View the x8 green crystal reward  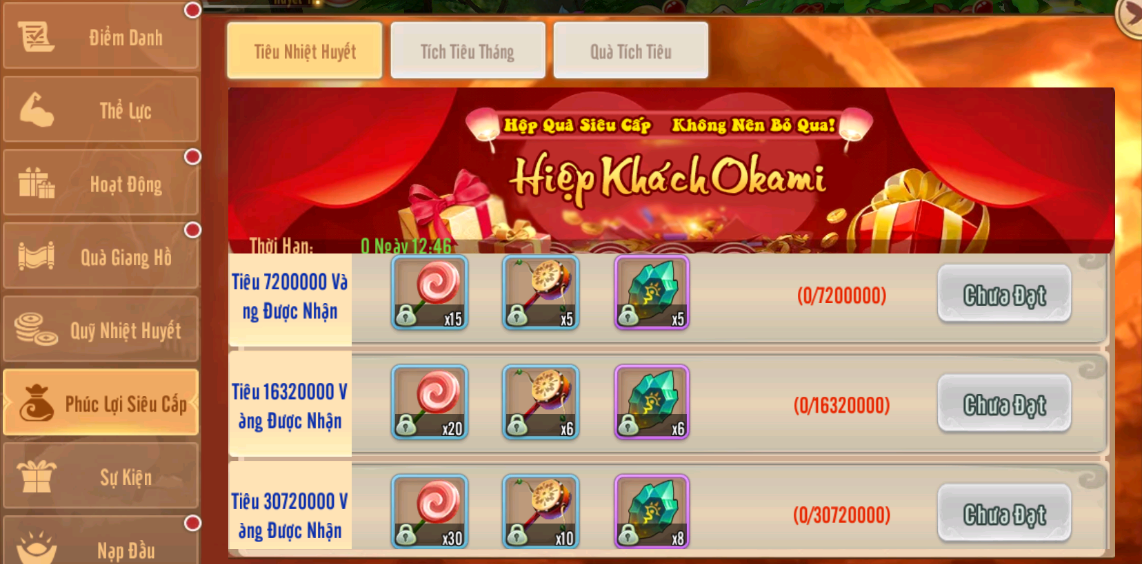651,512
